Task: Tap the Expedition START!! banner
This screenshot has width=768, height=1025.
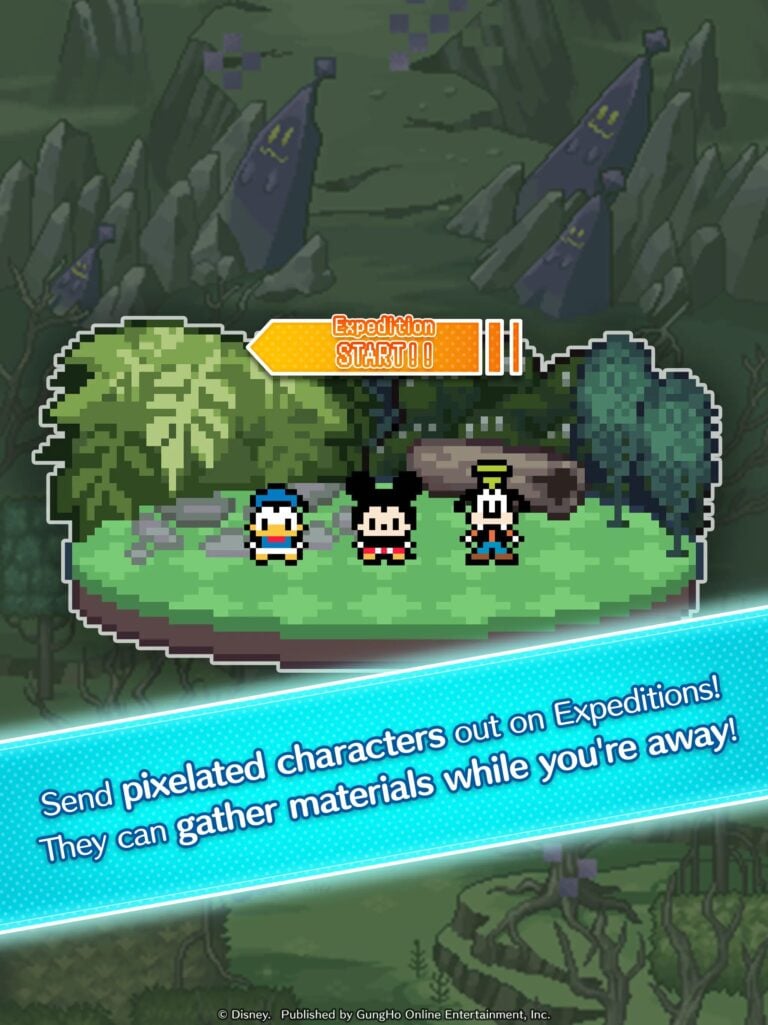Action: click(x=383, y=346)
